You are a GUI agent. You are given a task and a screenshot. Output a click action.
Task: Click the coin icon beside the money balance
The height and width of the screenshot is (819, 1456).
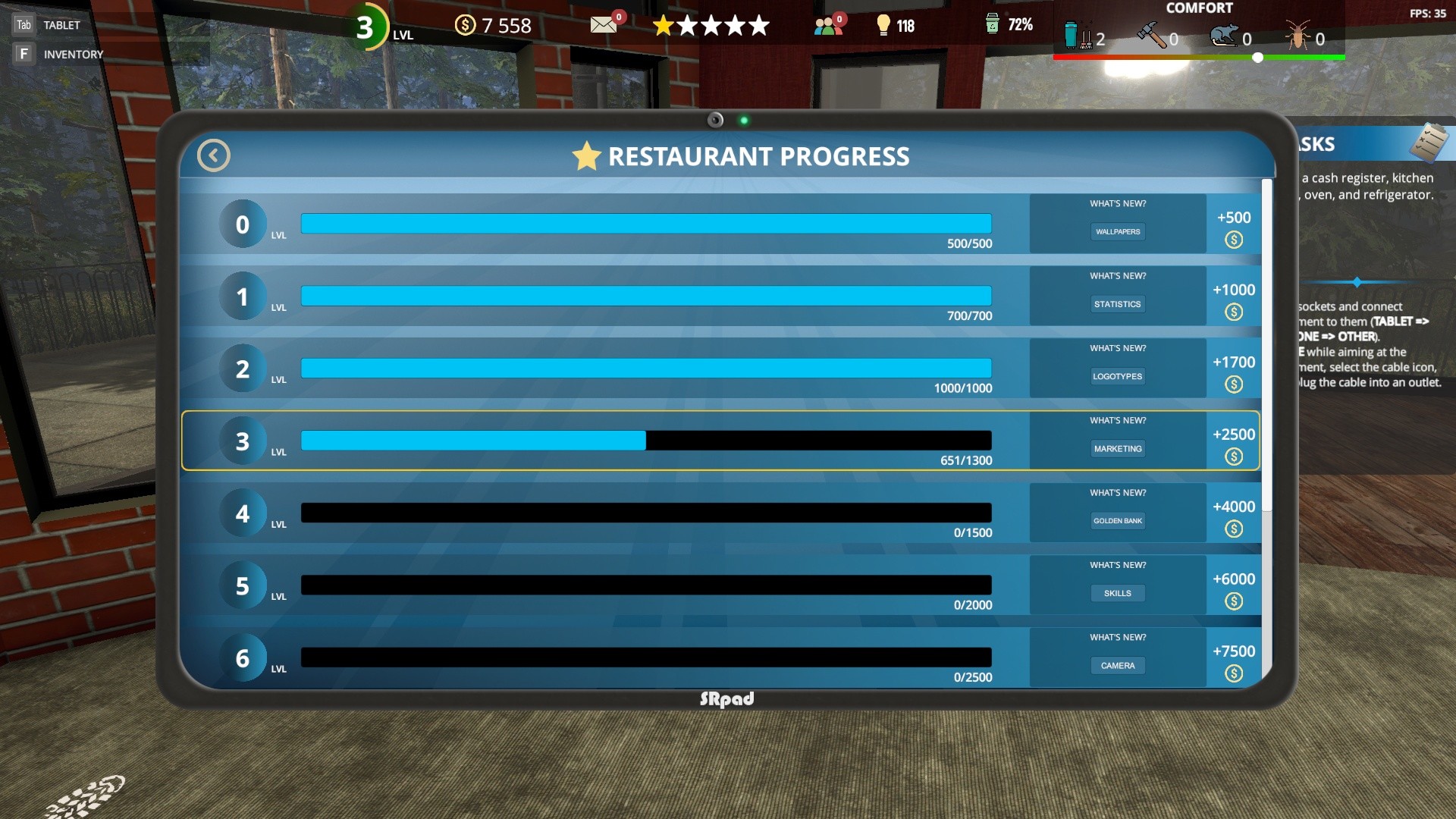[465, 25]
